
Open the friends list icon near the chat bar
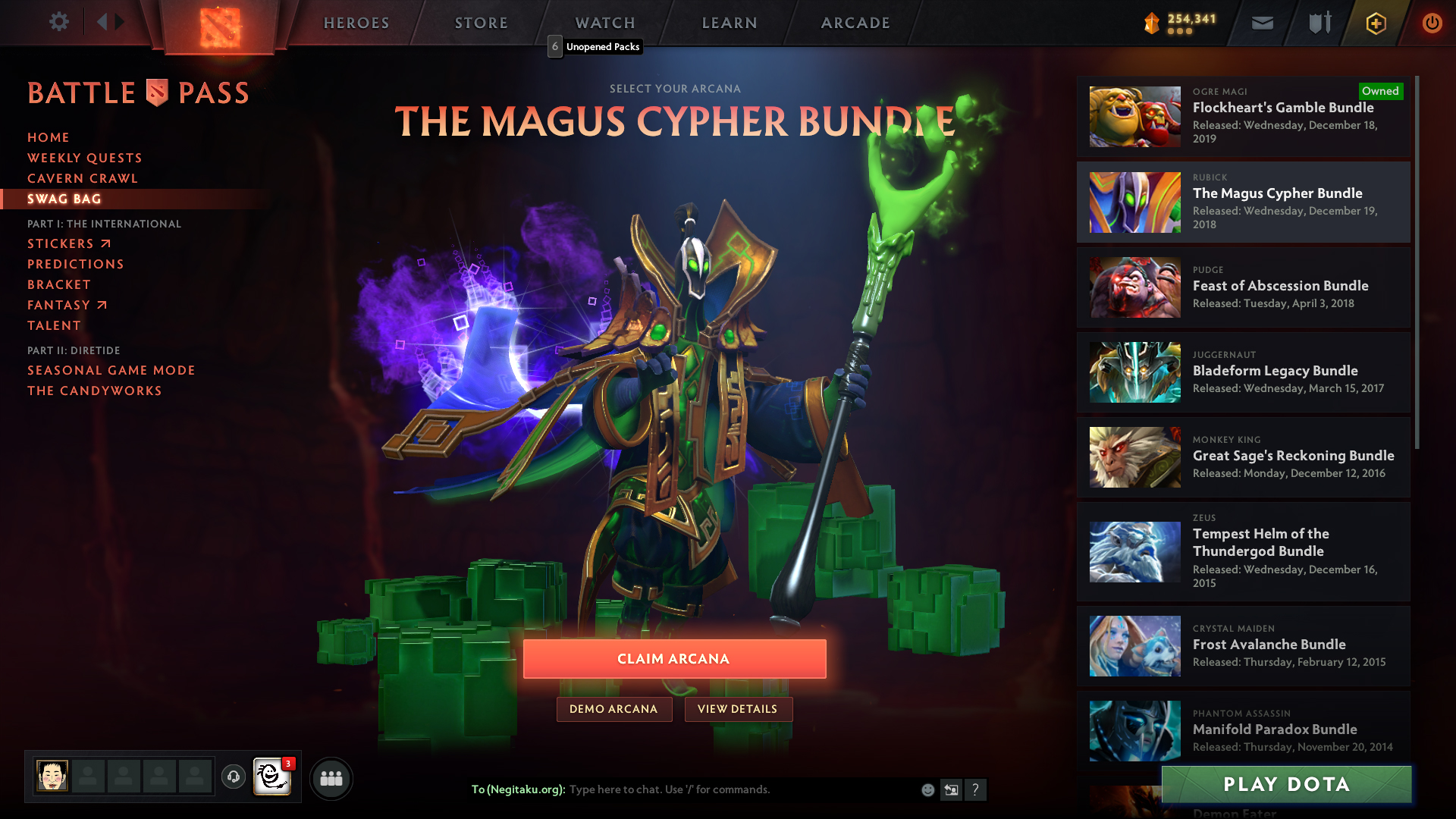coord(331,778)
